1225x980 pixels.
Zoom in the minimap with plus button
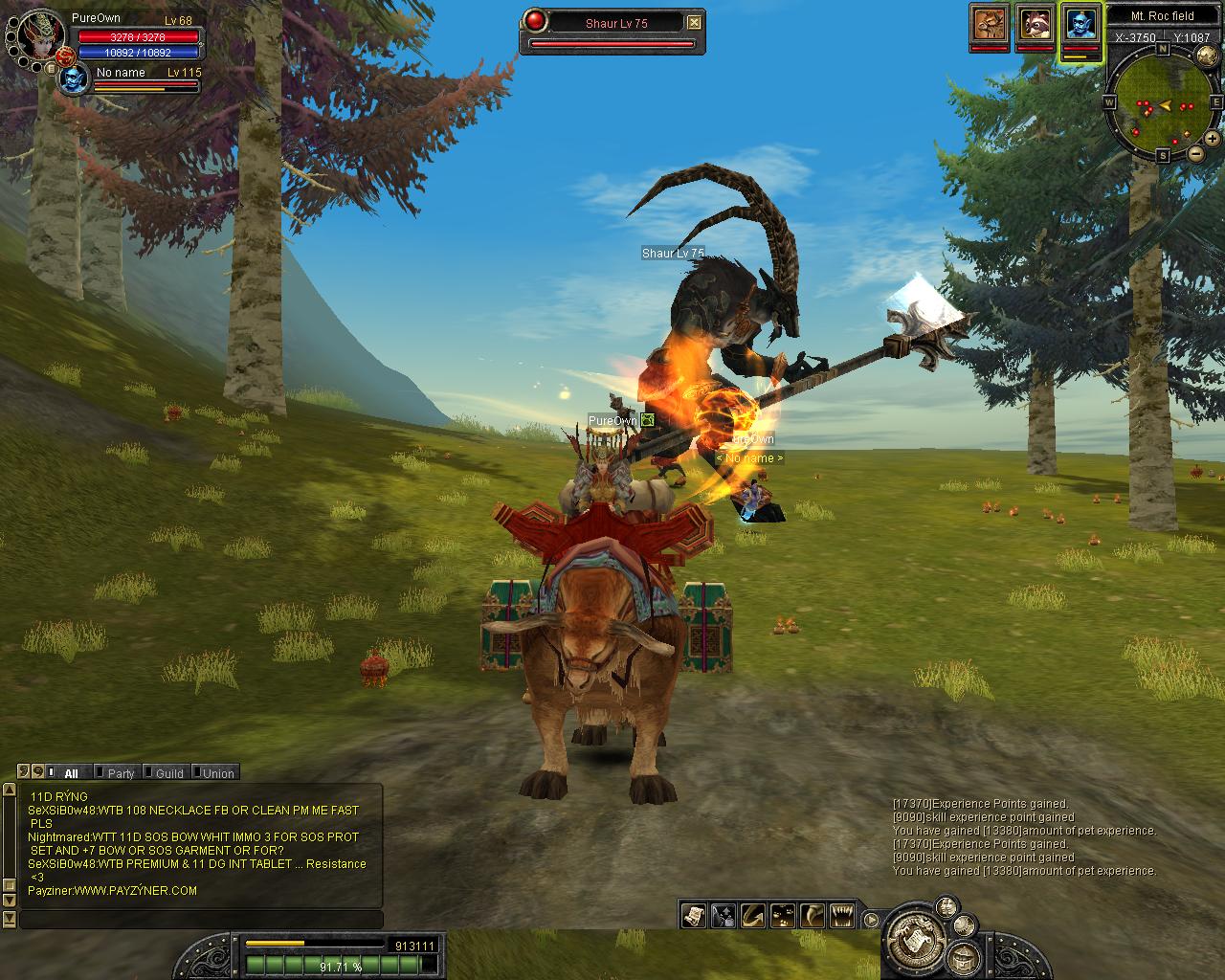tap(1213, 140)
